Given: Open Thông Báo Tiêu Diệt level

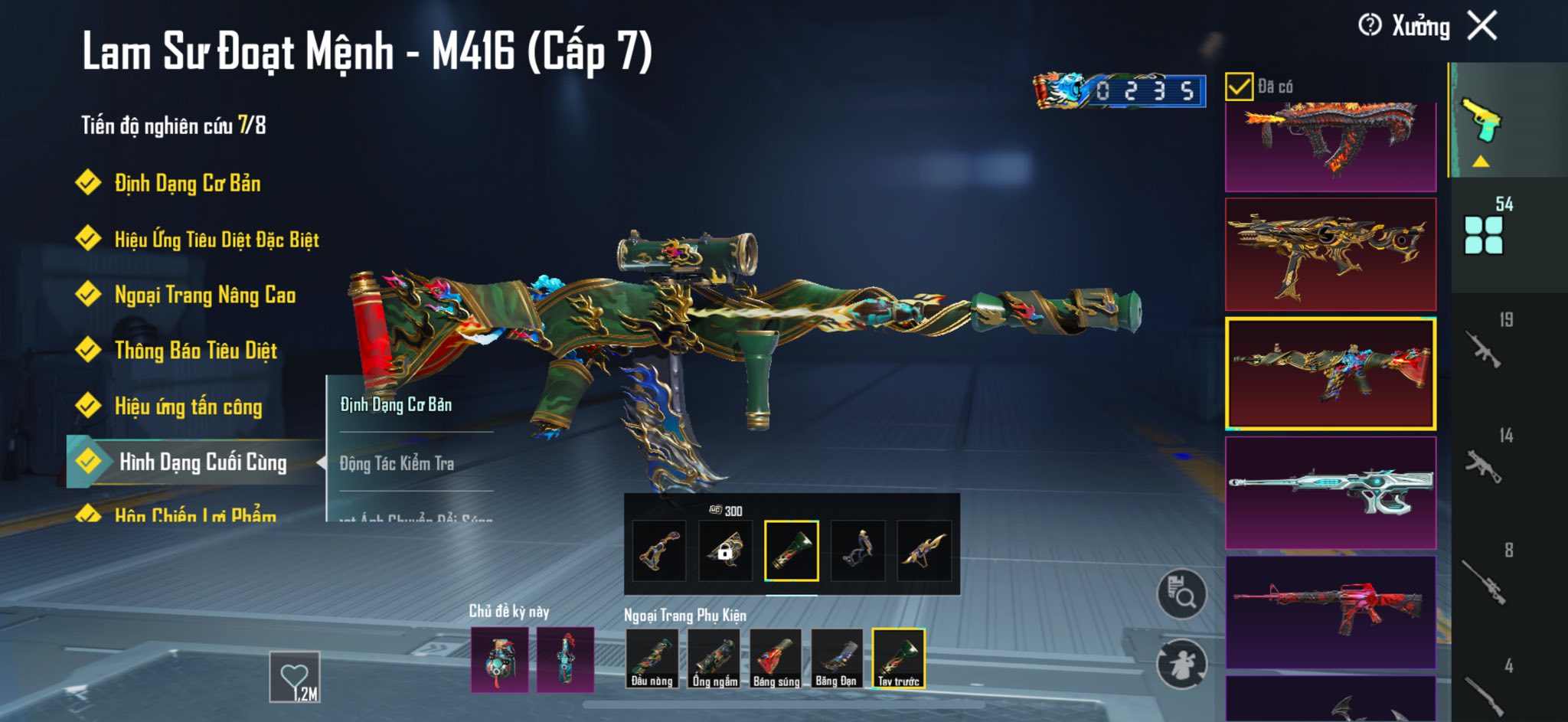Looking at the screenshot, I should pos(195,351).
